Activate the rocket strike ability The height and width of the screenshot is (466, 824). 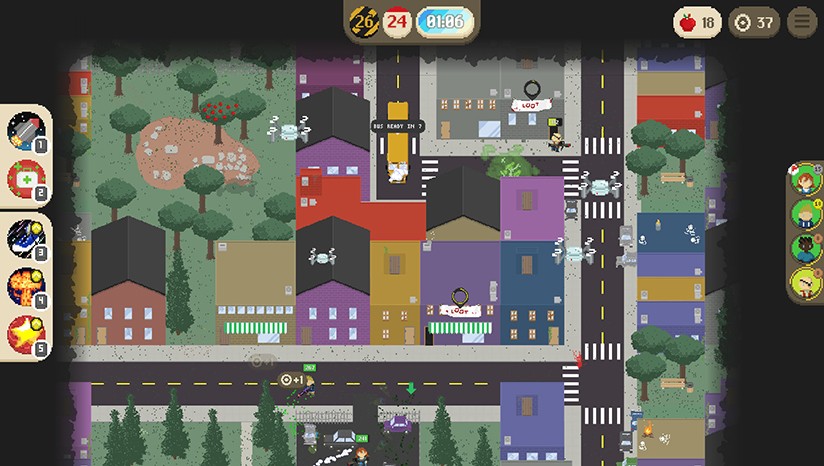(24, 131)
